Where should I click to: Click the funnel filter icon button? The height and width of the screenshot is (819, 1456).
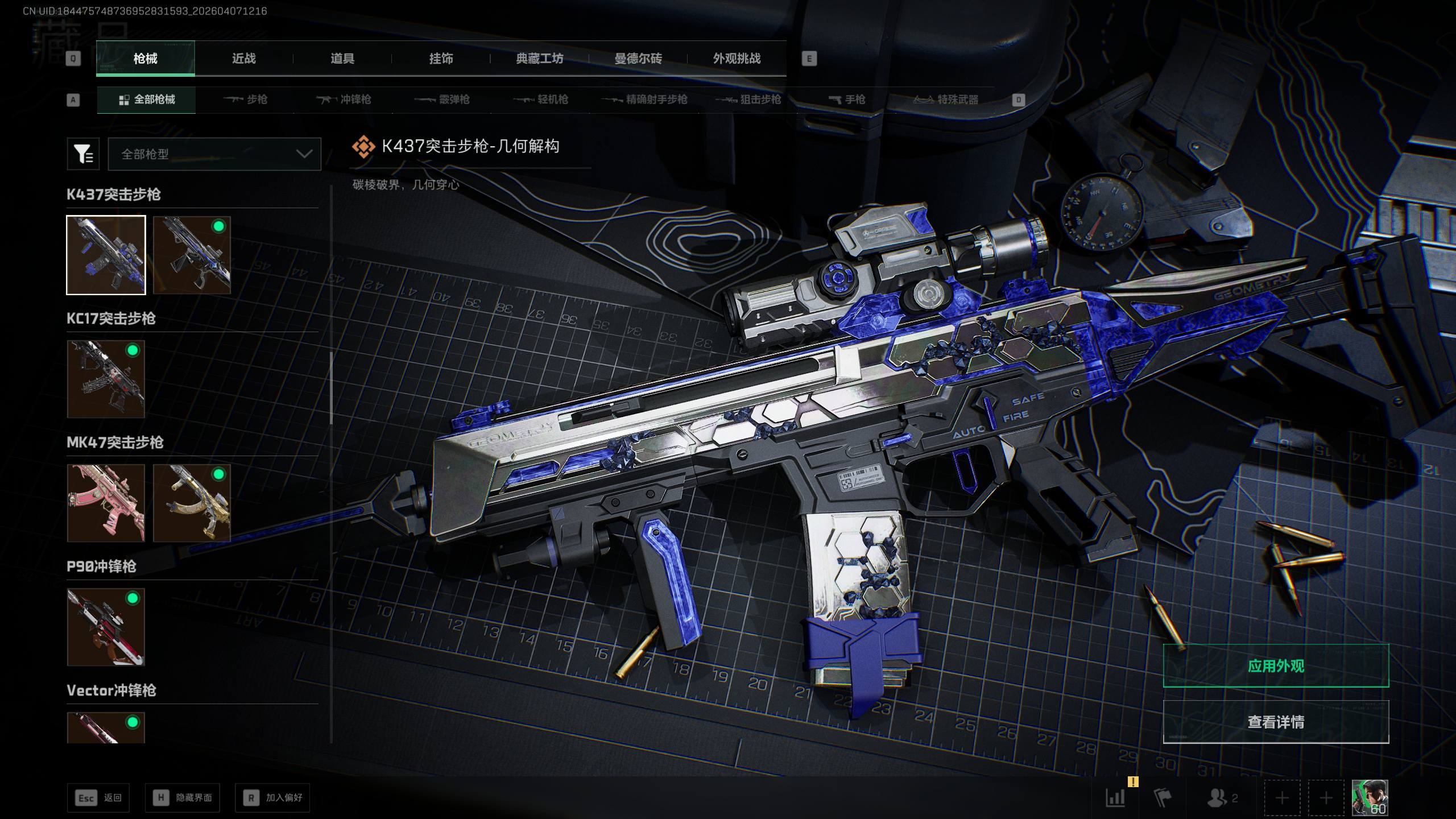pos(83,154)
